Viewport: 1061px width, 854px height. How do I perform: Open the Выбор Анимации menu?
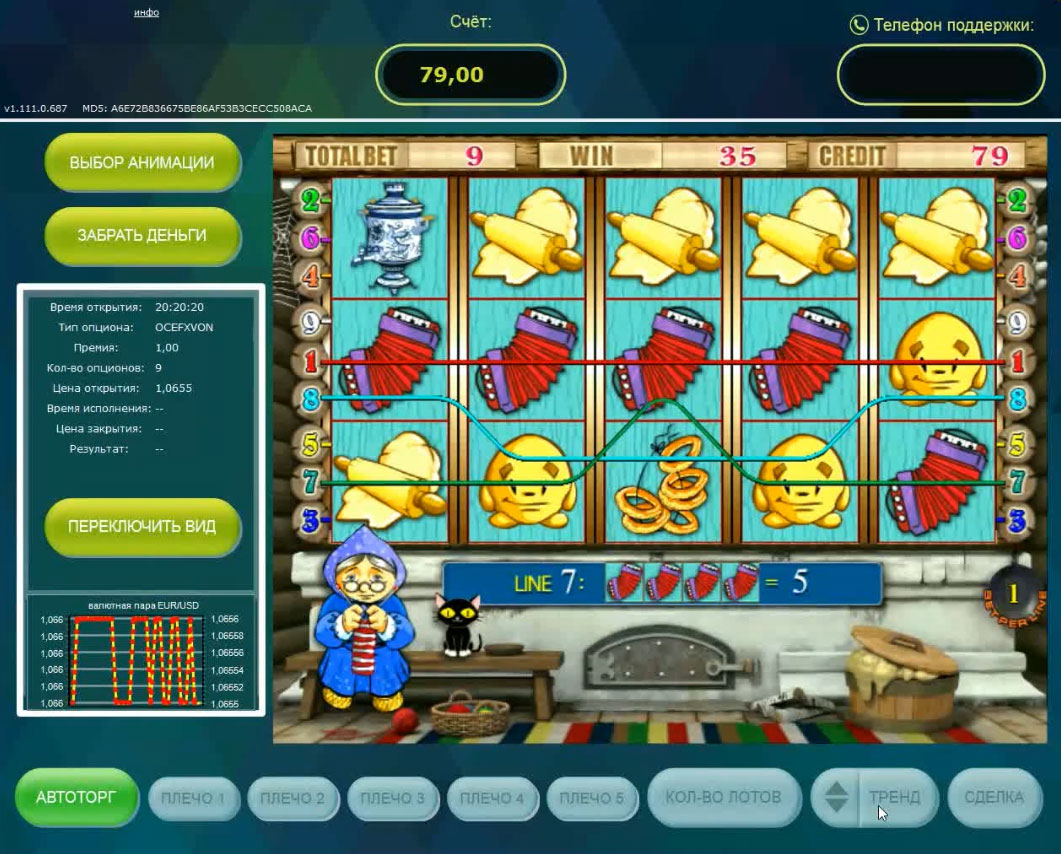point(142,163)
